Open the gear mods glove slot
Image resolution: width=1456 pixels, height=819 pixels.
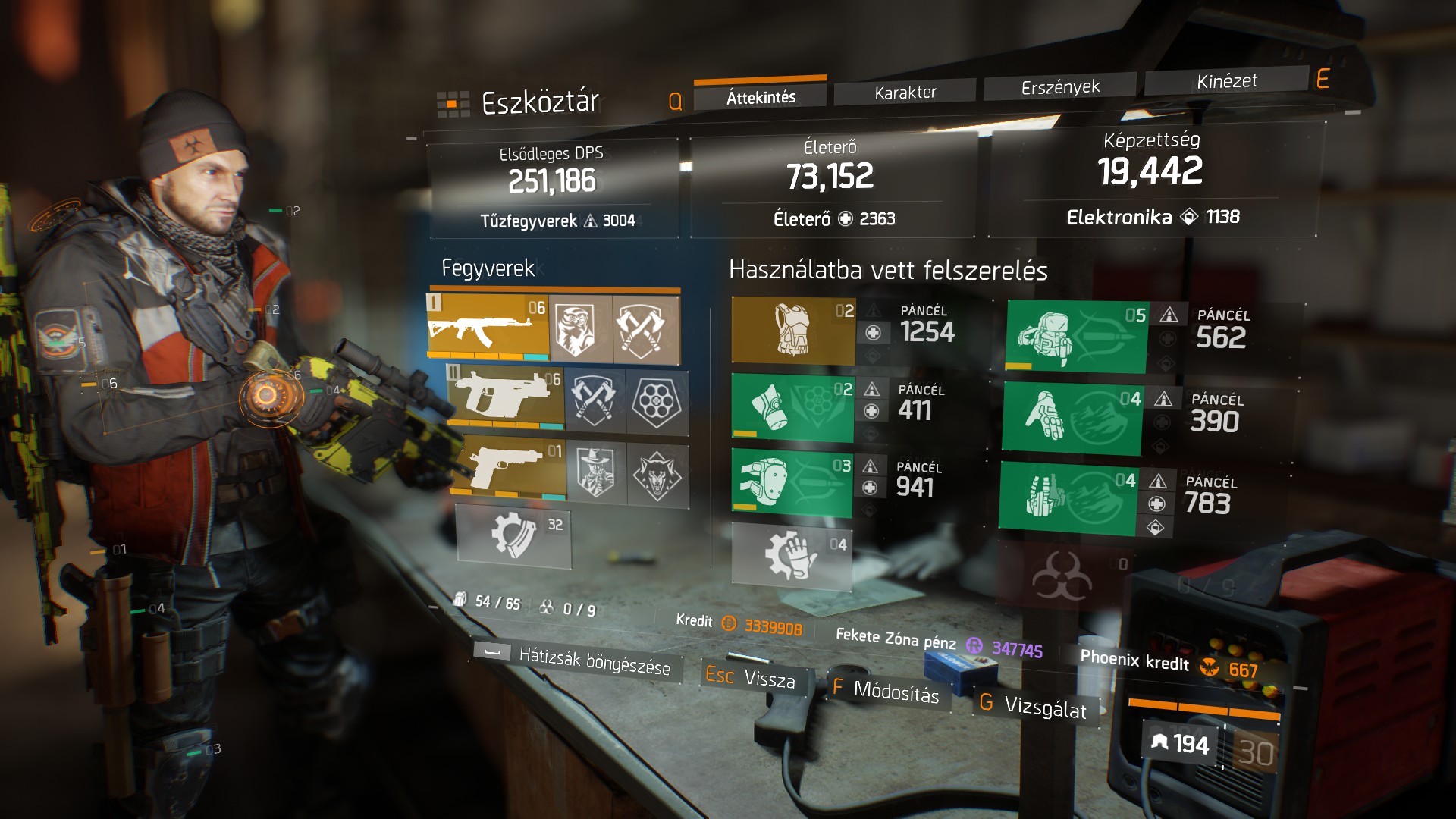click(x=792, y=557)
